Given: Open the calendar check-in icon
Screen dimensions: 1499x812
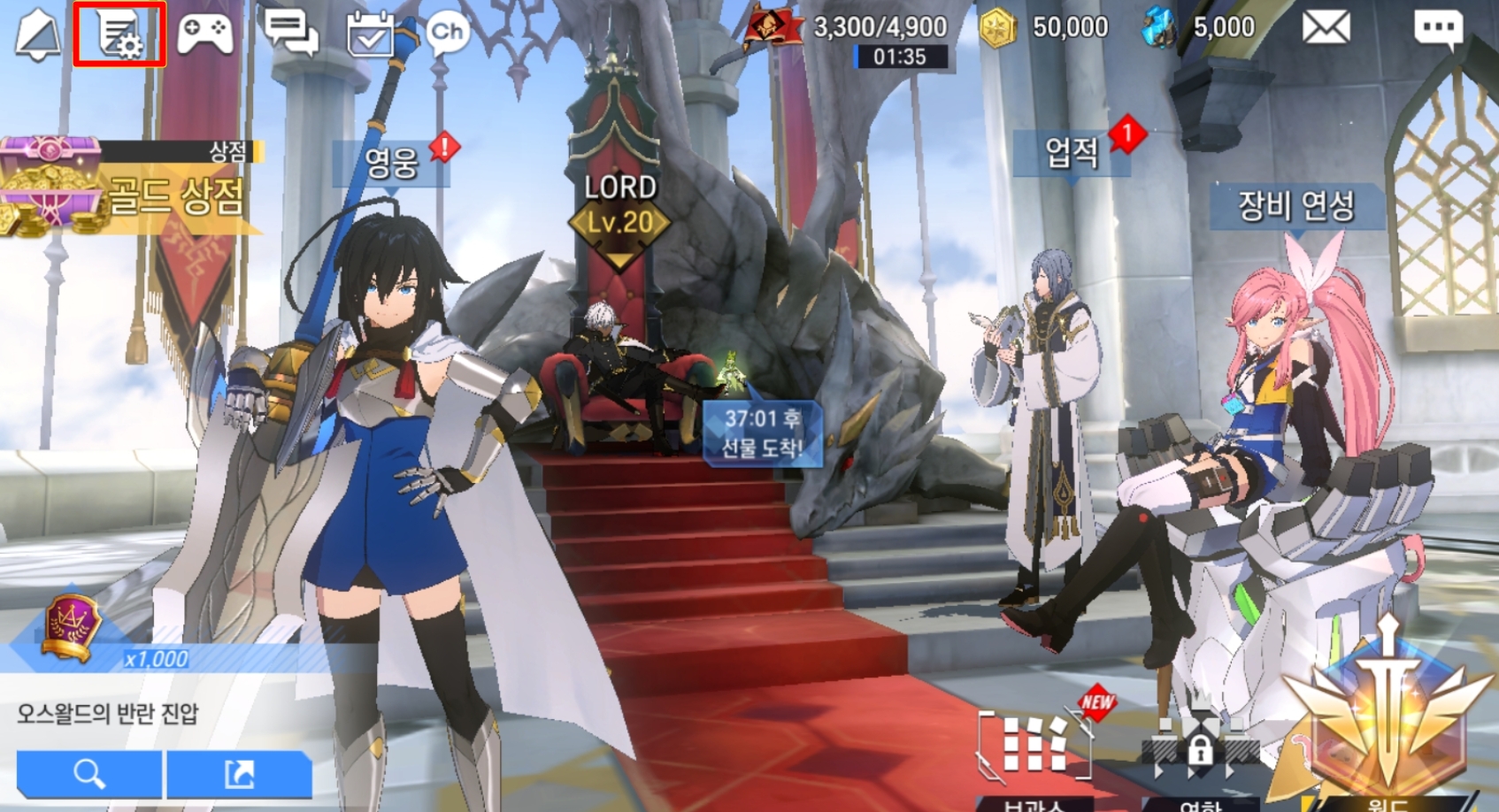Looking at the screenshot, I should click(x=370, y=35).
